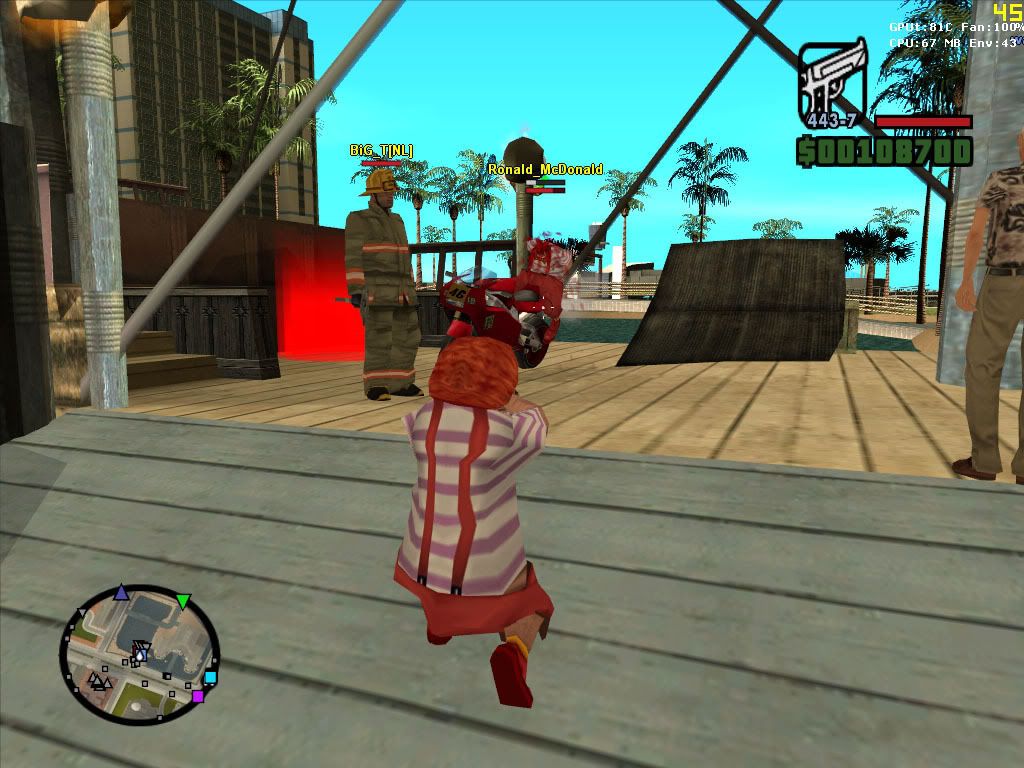Image resolution: width=1024 pixels, height=768 pixels.
Task: Select the Ronald_McDonald player name tag
Action: (x=545, y=170)
